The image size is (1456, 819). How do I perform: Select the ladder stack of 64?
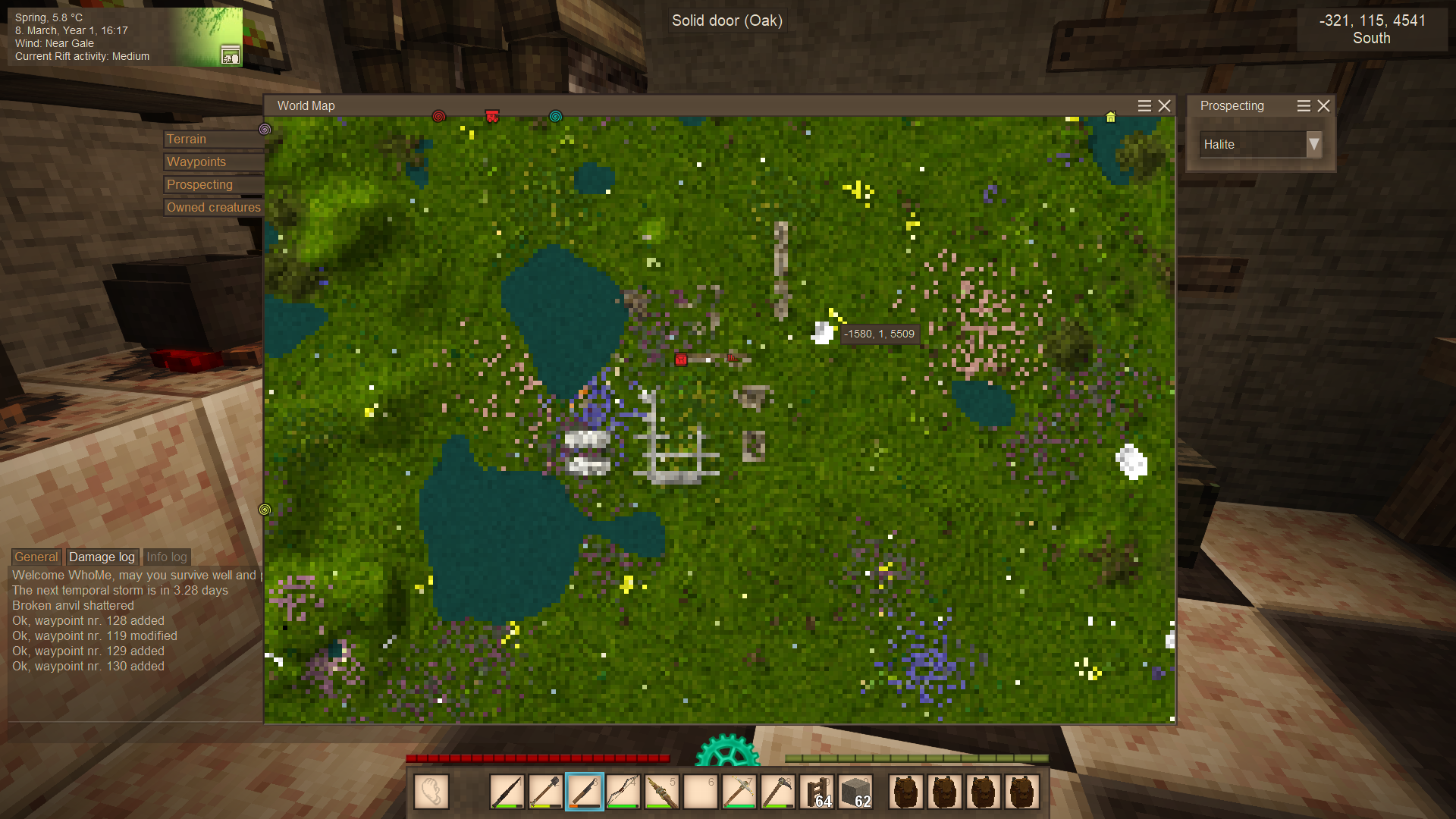817,792
